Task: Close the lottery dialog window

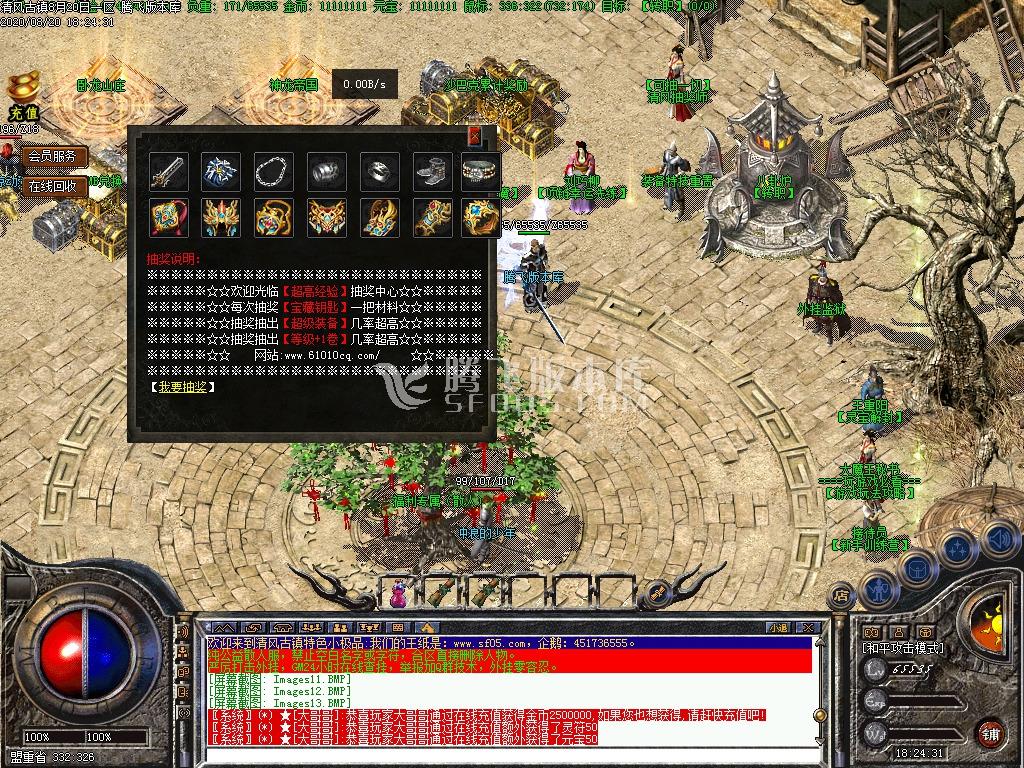Action: (x=474, y=137)
